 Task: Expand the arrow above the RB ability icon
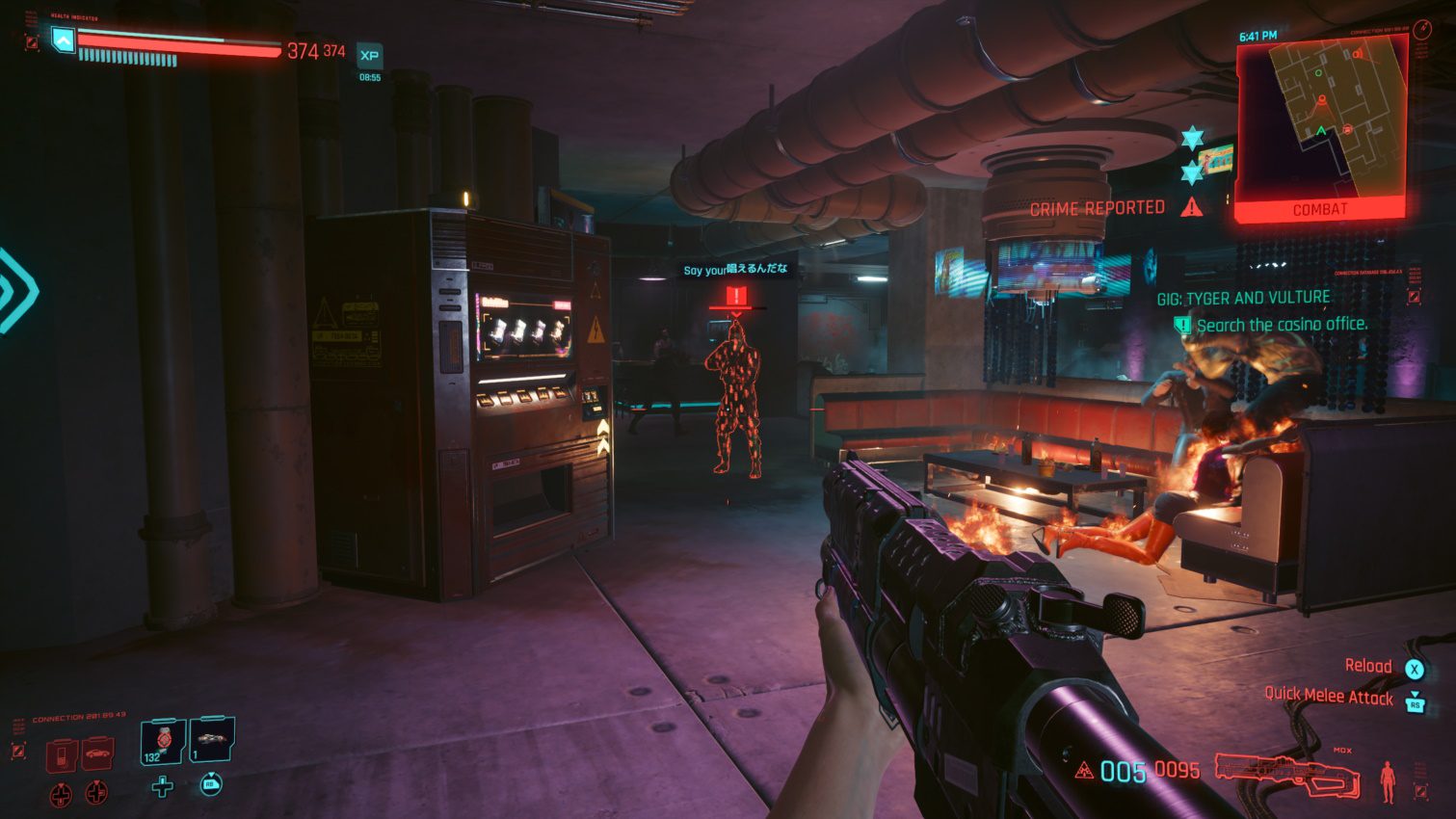click(x=211, y=774)
